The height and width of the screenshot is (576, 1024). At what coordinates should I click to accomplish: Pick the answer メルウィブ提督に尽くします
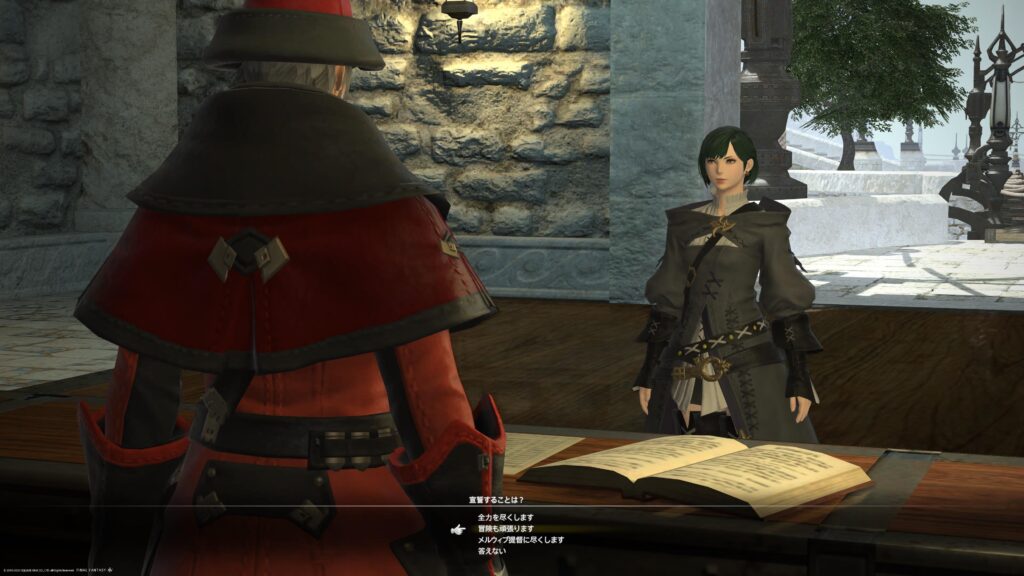522,539
